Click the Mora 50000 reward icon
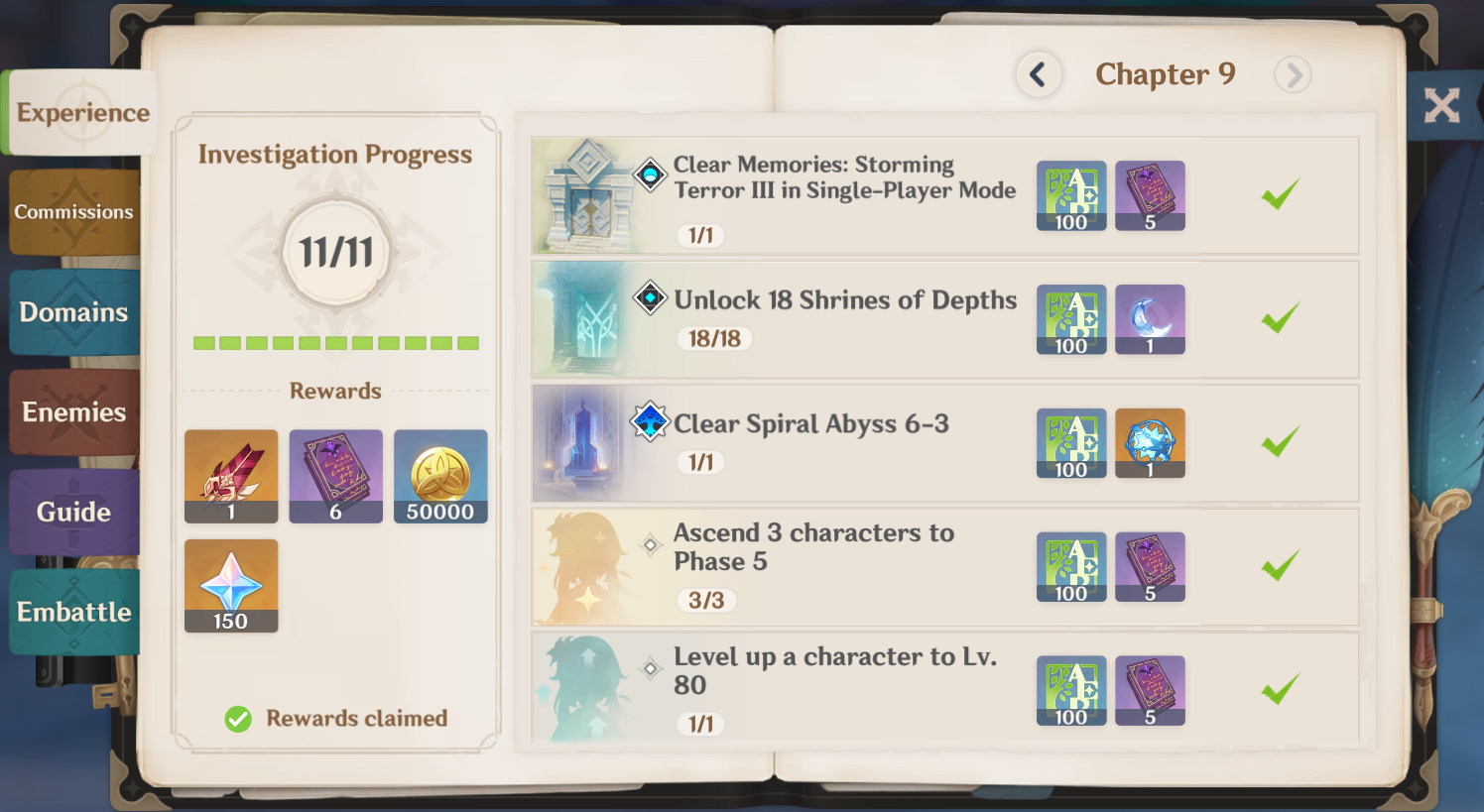The width and height of the screenshot is (1484, 812). click(439, 476)
